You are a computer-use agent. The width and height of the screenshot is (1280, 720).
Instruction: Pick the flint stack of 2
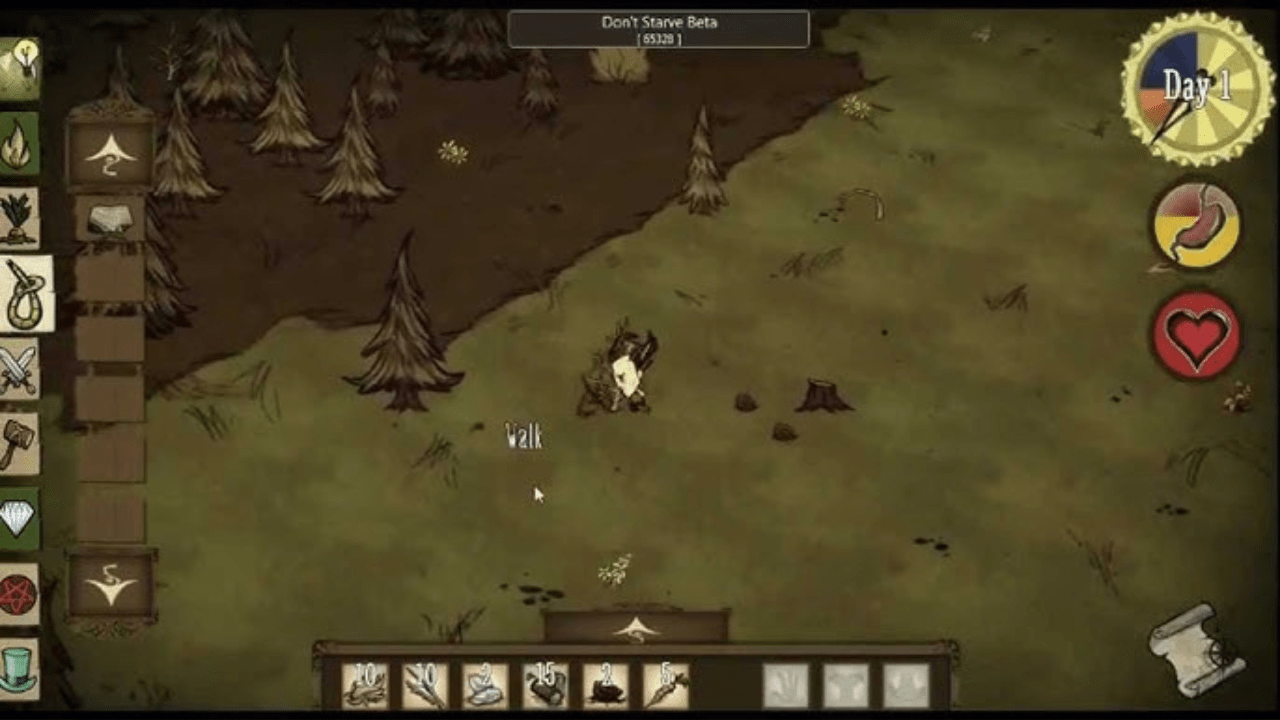(485, 685)
